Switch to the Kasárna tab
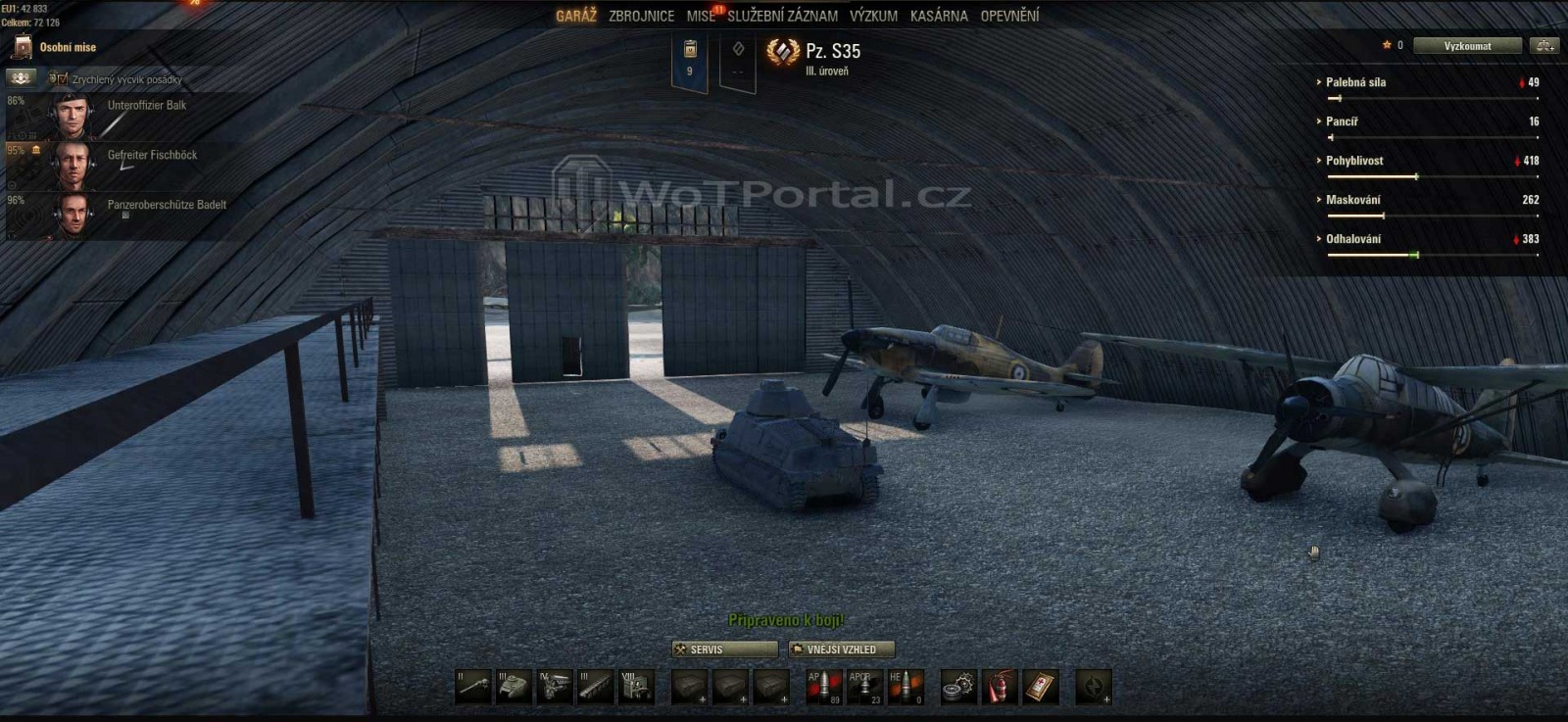The height and width of the screenshot is (722, 1568). click(939, 16)
